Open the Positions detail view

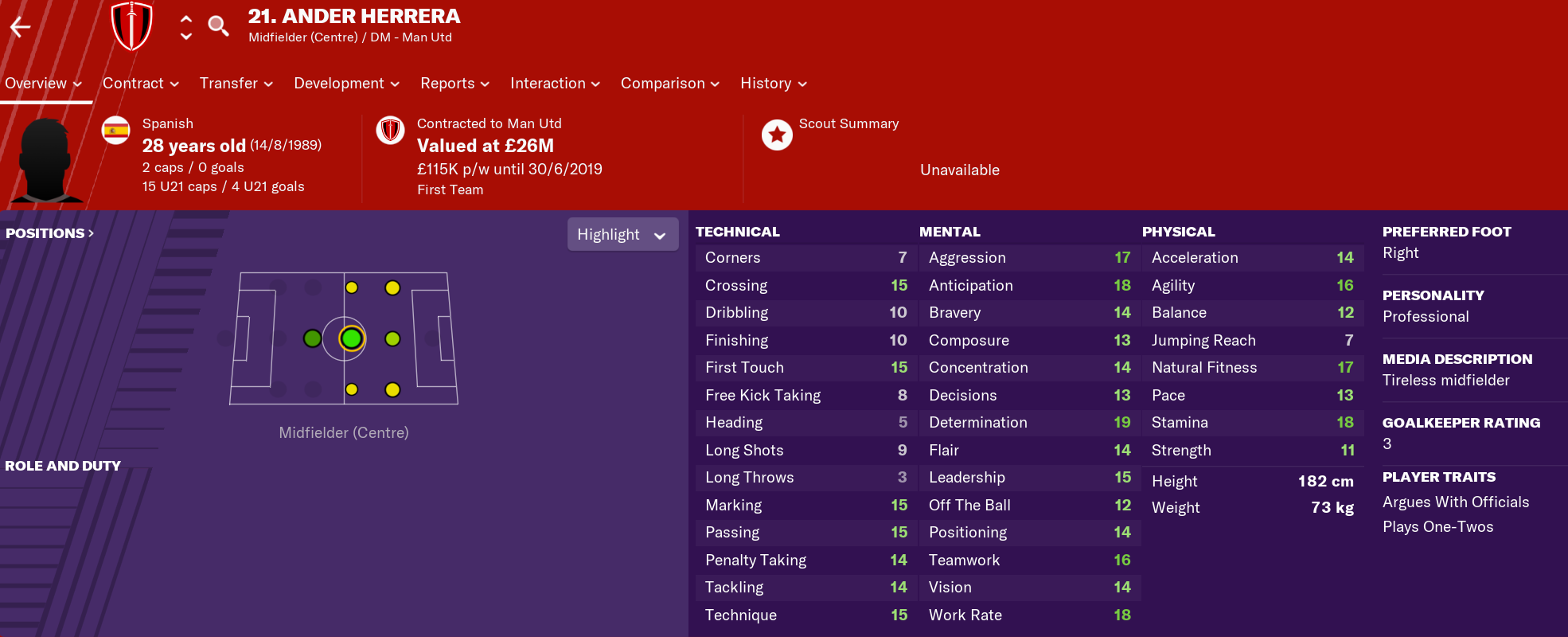click(x=49, y=233)
